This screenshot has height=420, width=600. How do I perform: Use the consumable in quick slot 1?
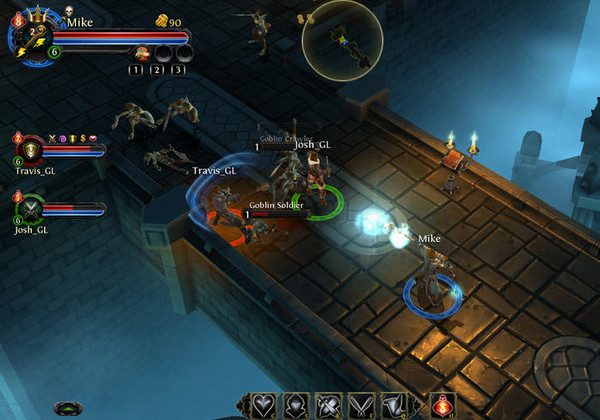coord(142,53)
